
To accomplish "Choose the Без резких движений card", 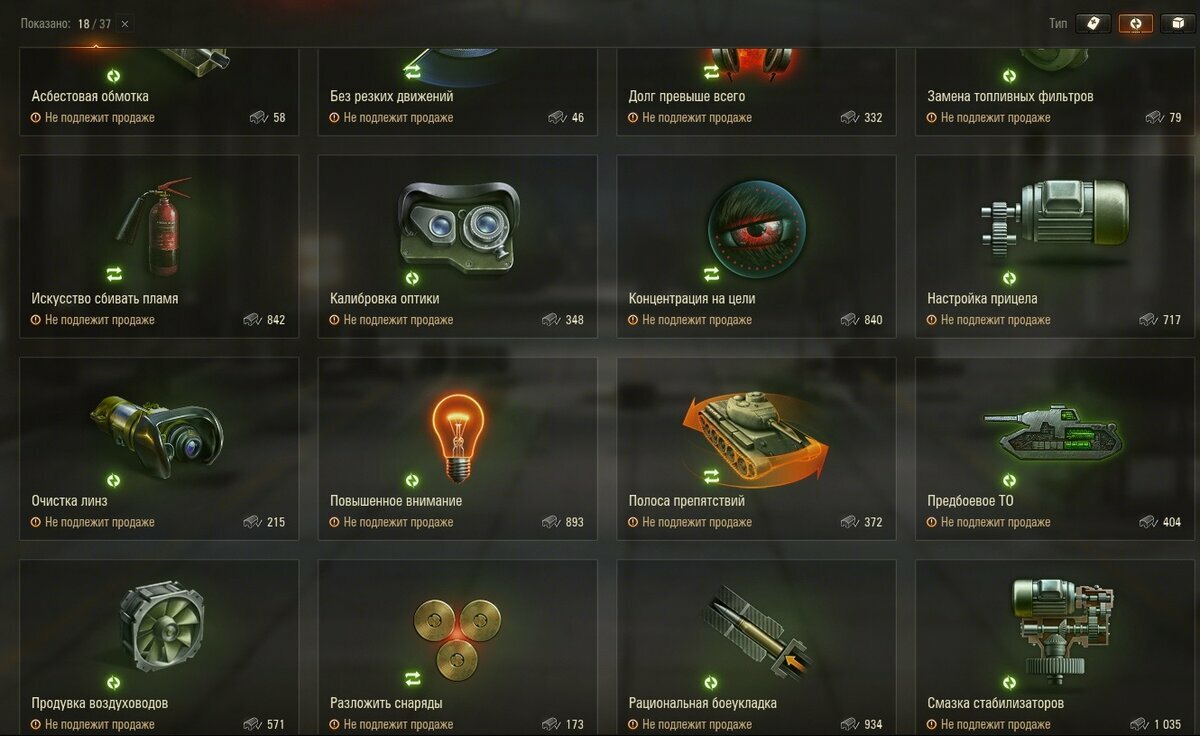I will (x=457, y=90).
